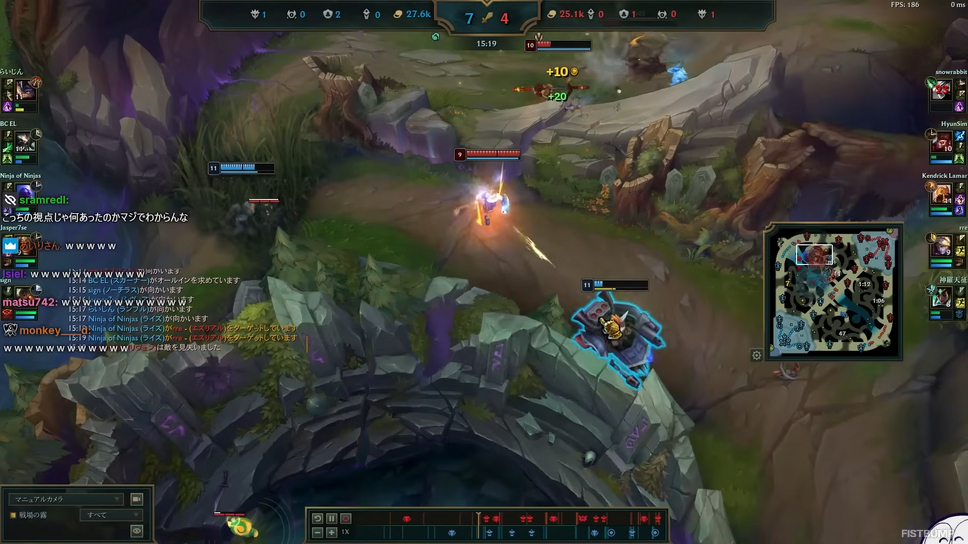Viewport: 968px width, 544px height.
Task: Toggle the 戦場の霧 fog of war checkbox
Action: pyautogui.click(x=14, y=515)
